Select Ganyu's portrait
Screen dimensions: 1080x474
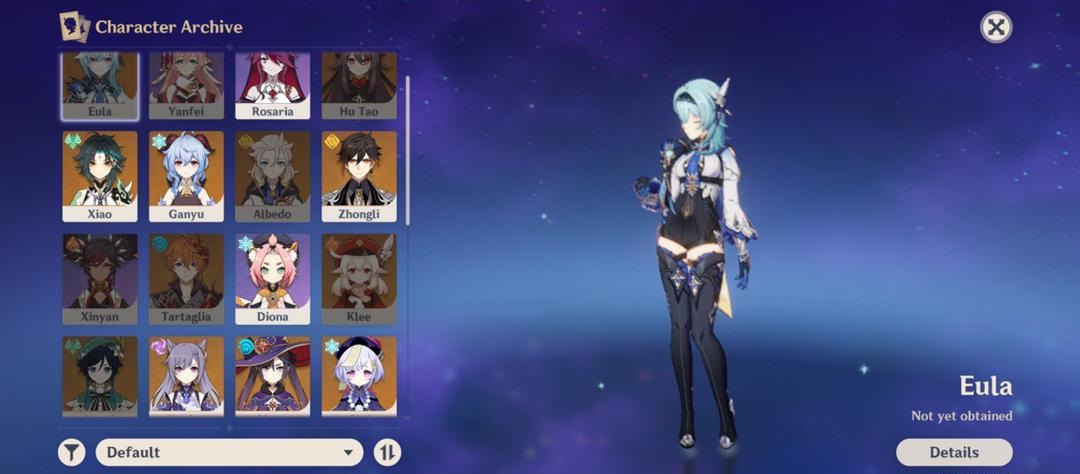click(x=186, y=176)
